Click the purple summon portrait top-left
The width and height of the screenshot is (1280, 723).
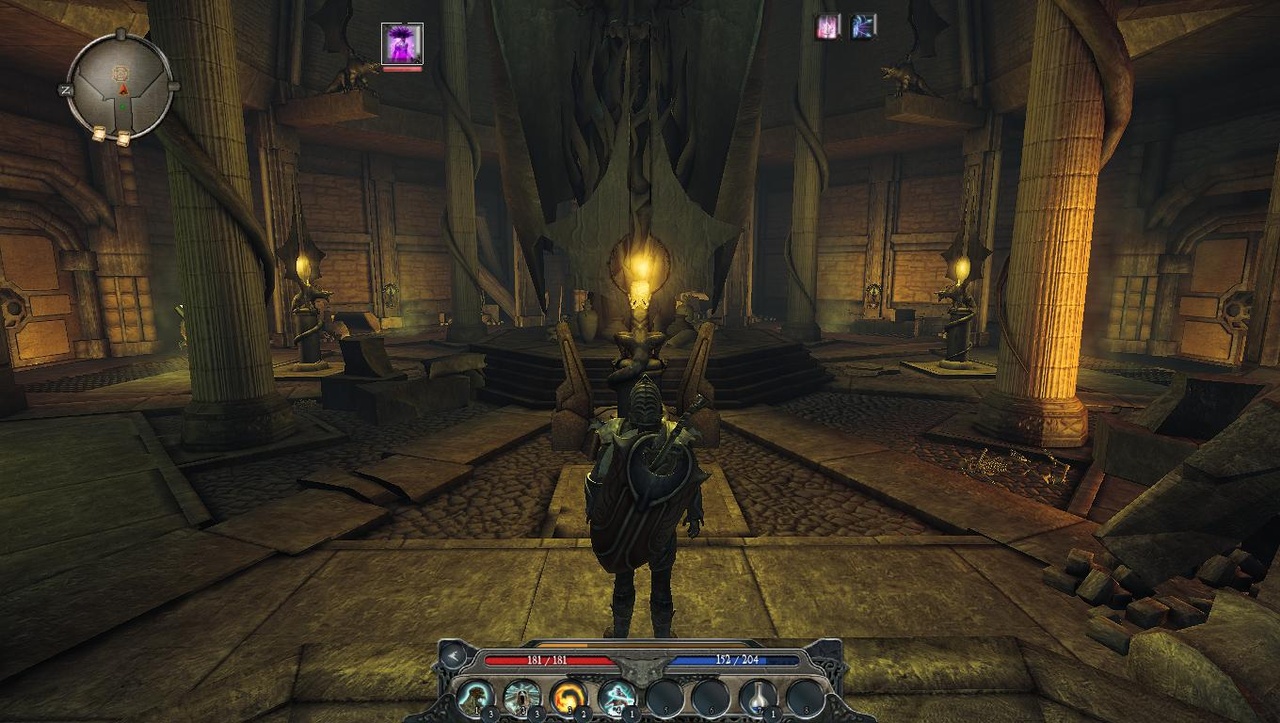pos(402,42)
